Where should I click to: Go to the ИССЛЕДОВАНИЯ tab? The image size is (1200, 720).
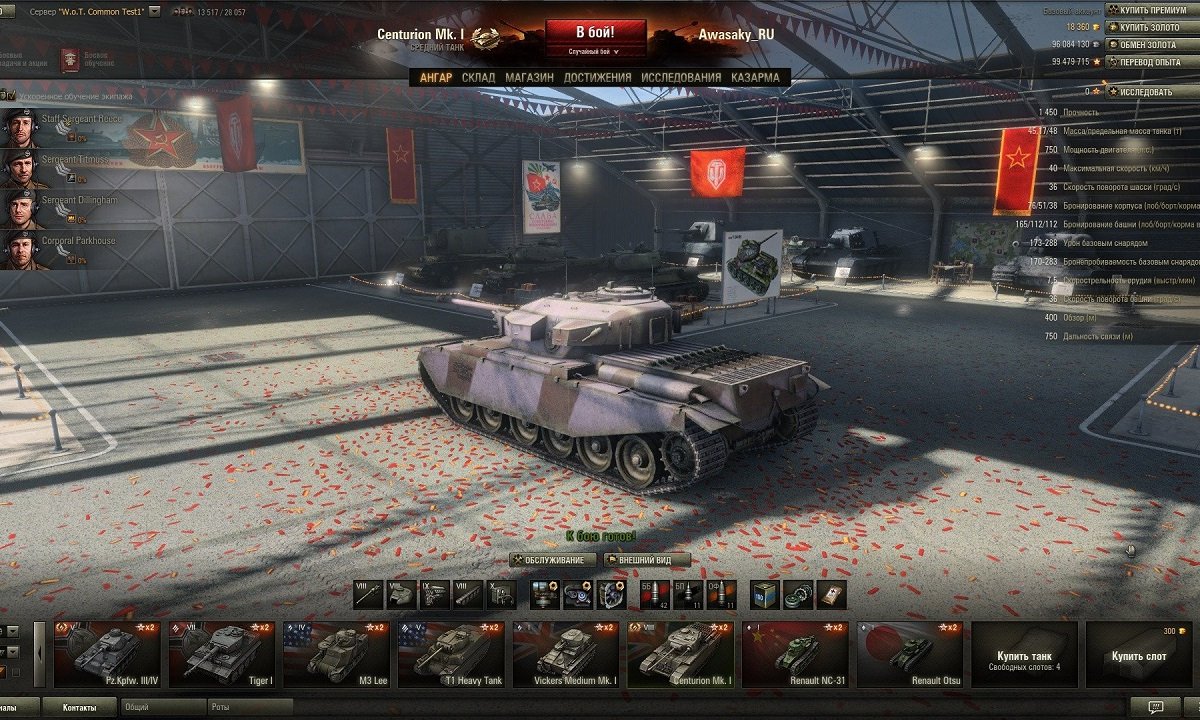tap(680, 77)
